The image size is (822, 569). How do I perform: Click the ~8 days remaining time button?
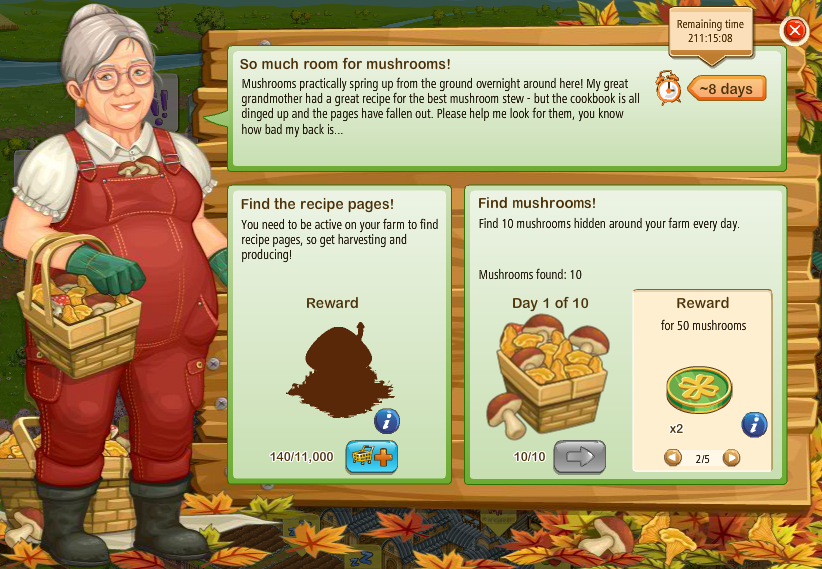(726, 89)
